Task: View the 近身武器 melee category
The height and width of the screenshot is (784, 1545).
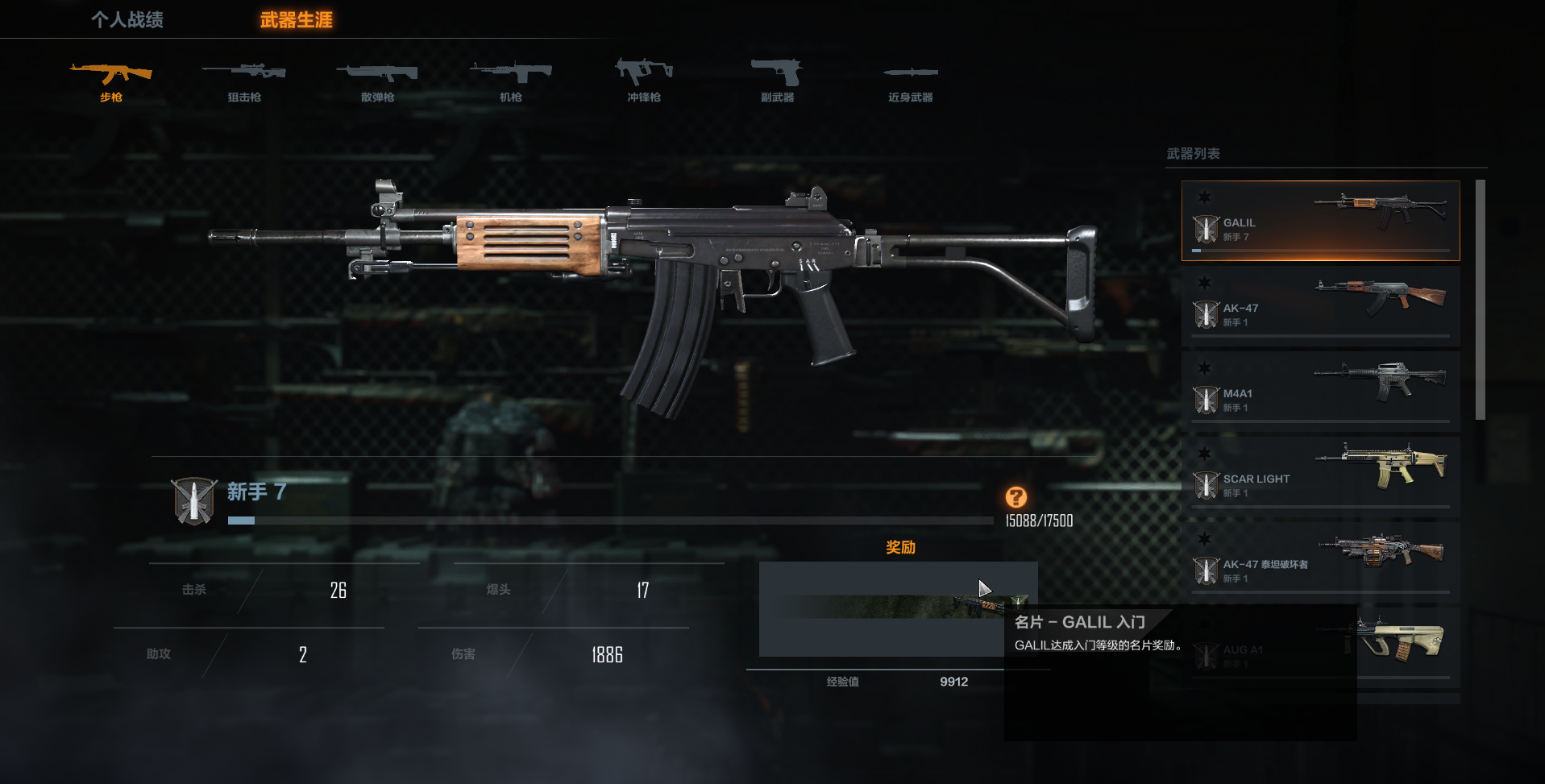Action: (911, 82)
